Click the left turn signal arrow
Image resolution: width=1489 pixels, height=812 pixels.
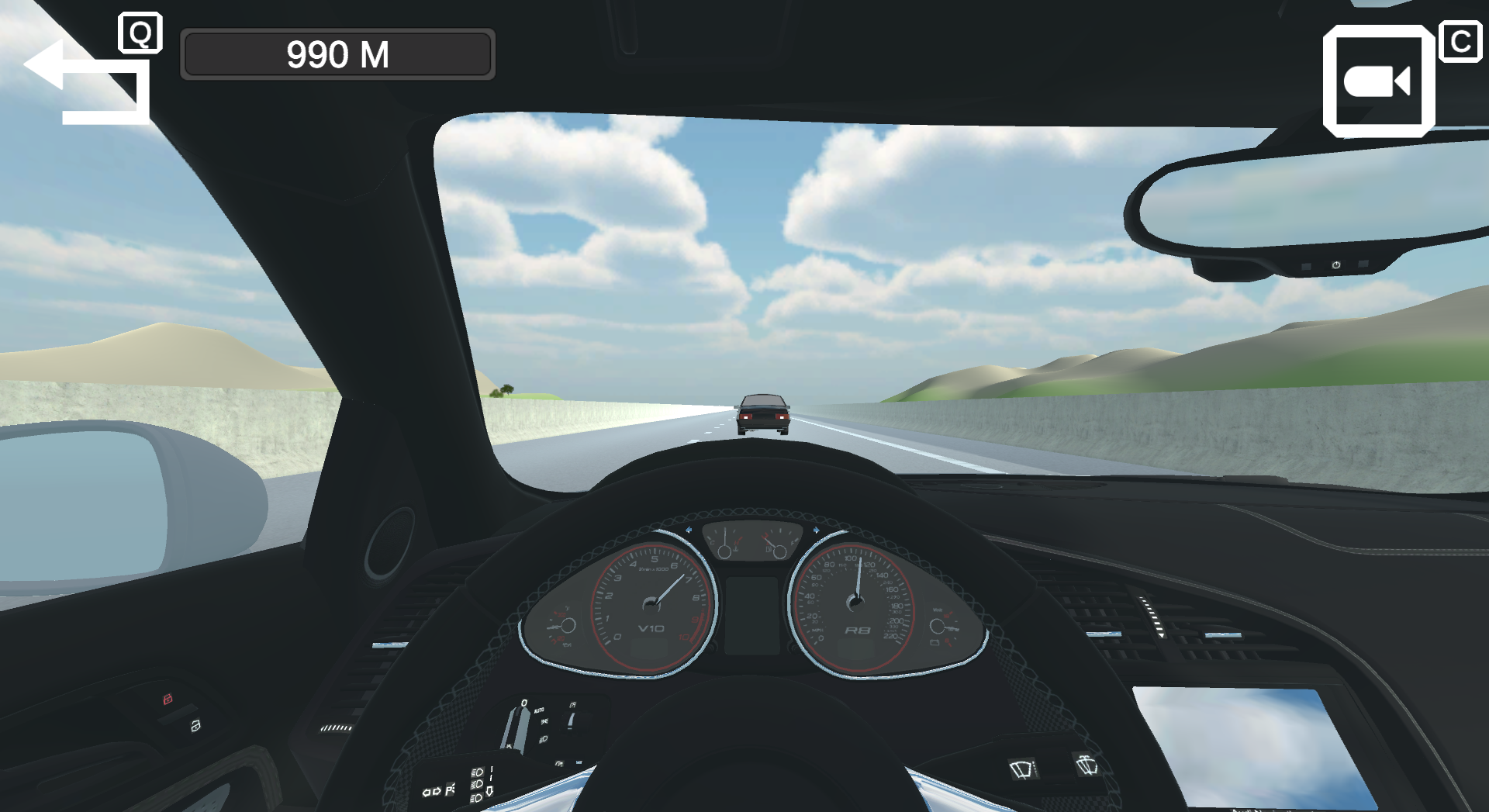(x=427, y=791)
